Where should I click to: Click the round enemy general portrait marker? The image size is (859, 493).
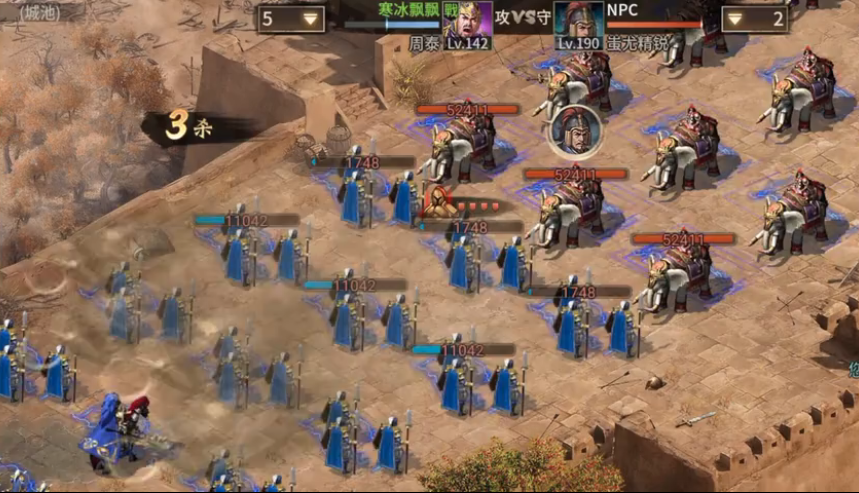[x=574, y=130]
